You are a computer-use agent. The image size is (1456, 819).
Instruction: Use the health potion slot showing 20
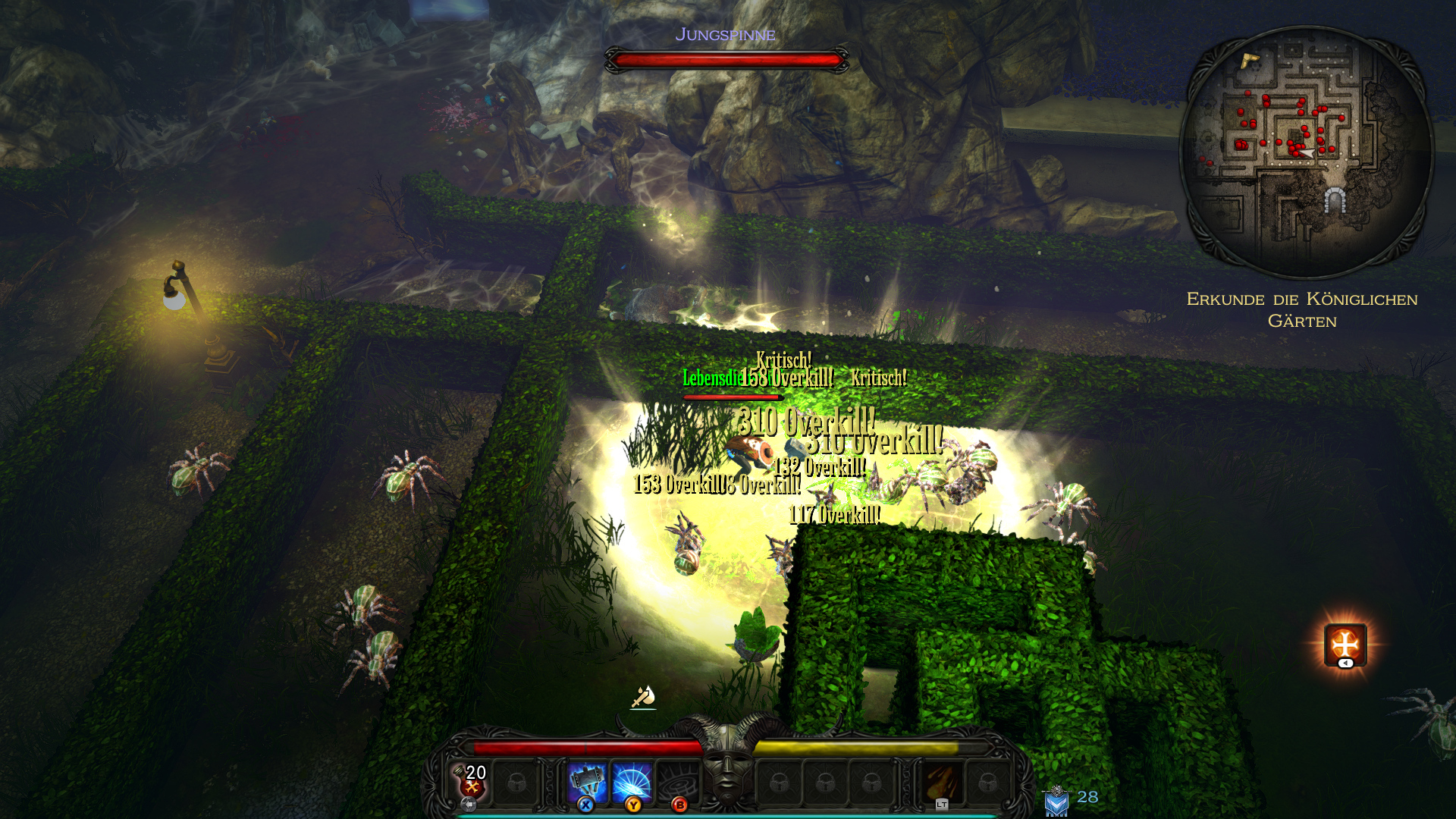(x=472, y=781)
